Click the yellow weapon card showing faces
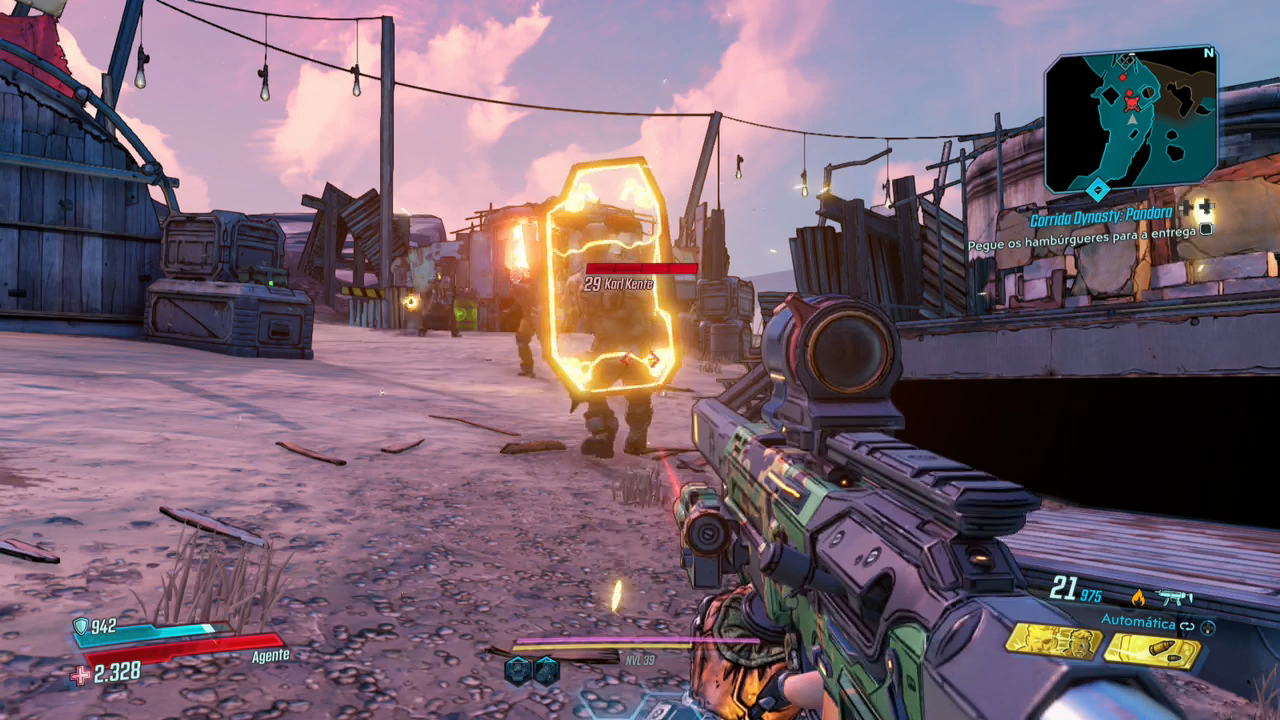The width and height of the screenshot is (1280, 720). 1053,640
